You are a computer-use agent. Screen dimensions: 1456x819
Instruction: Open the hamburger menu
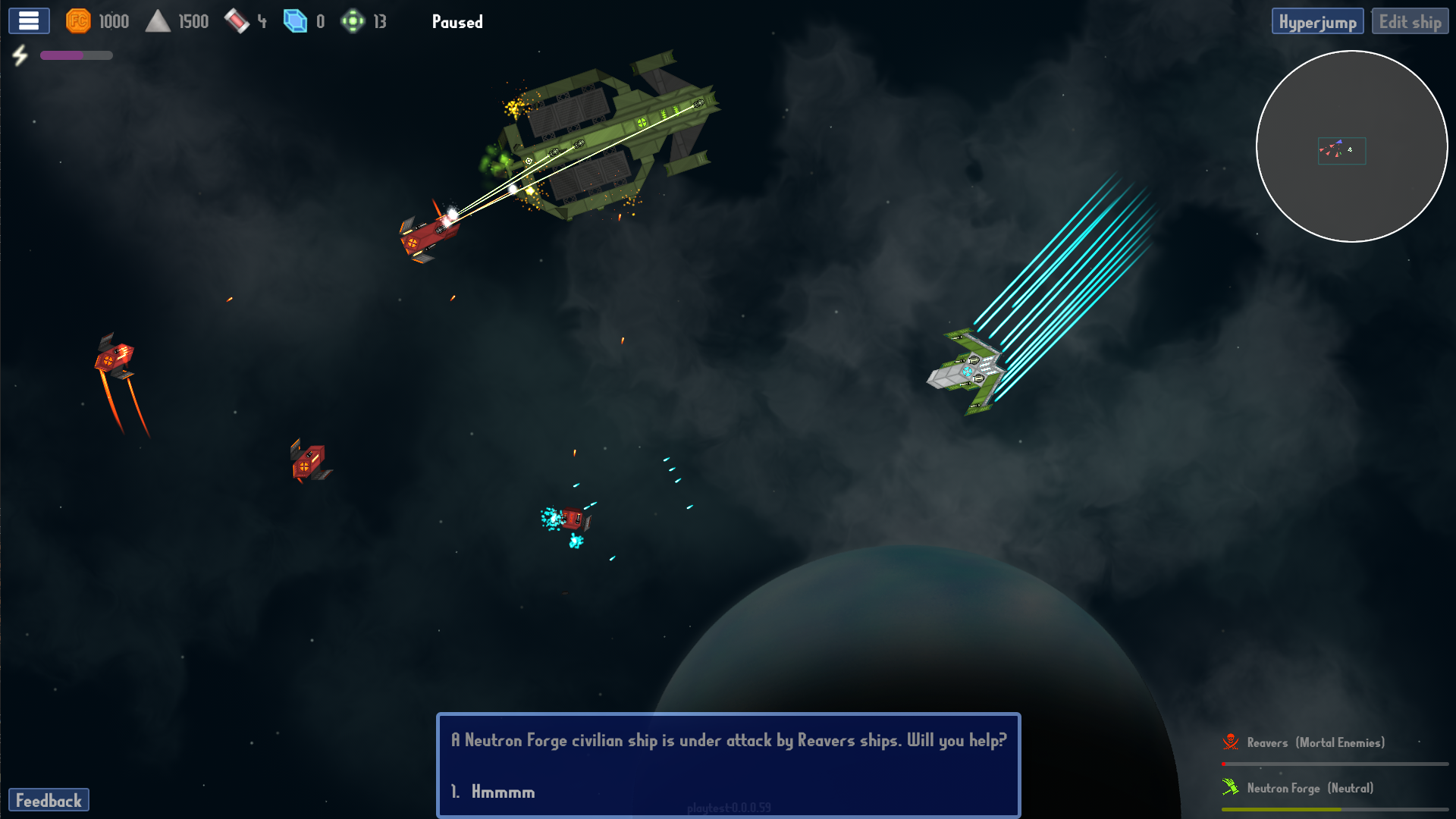pyautogui.click(x=28, y=20)
